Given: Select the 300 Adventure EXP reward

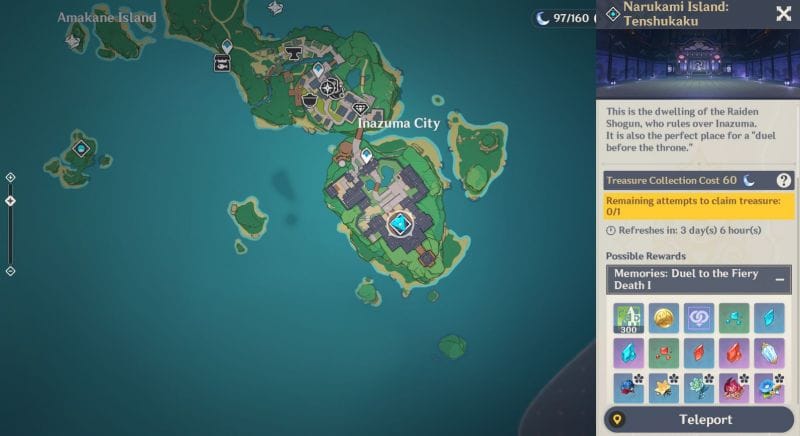Looking at the screenshot, I should point(629,319).
